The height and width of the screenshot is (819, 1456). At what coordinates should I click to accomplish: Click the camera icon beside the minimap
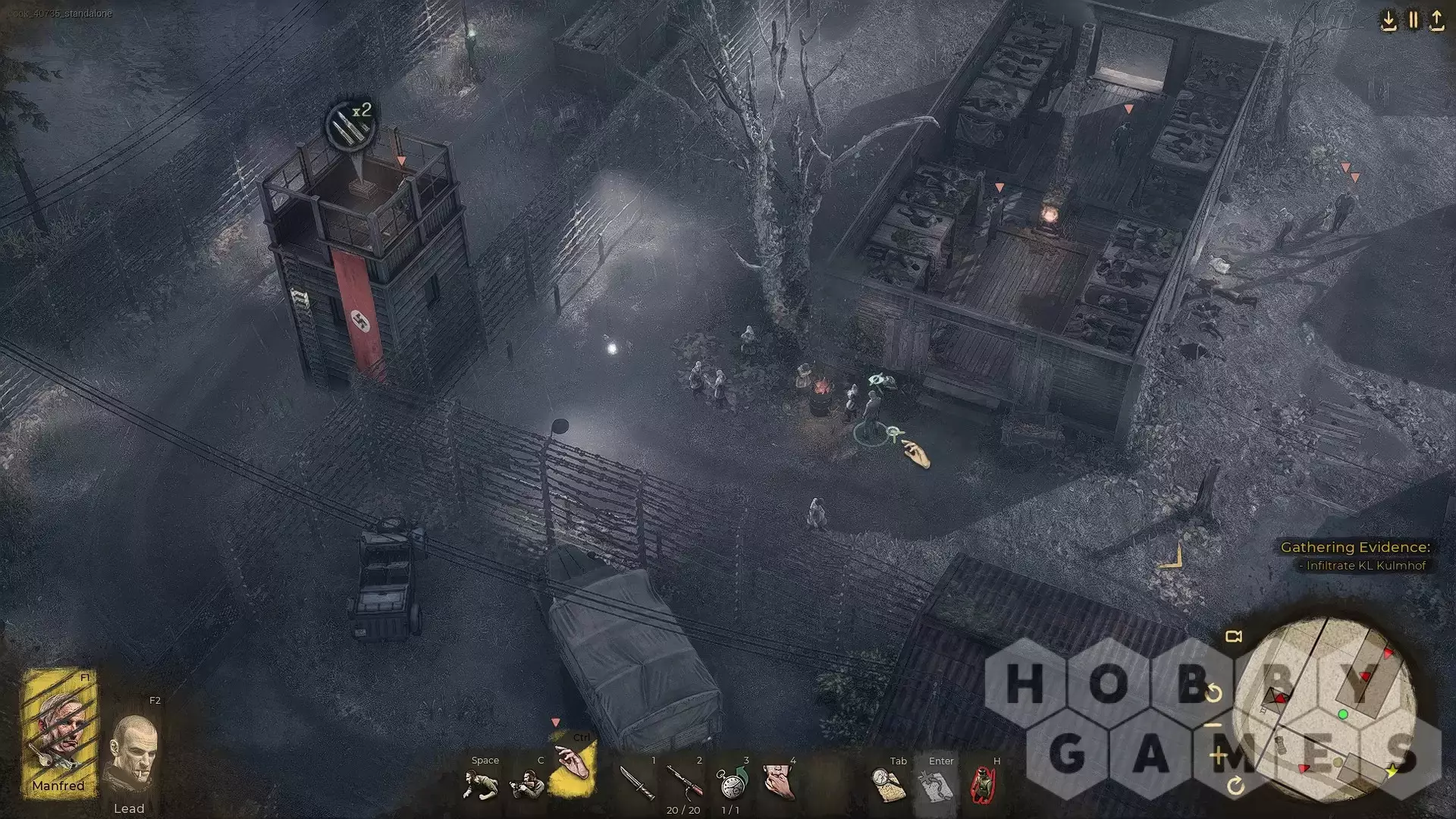(1234, 636)
